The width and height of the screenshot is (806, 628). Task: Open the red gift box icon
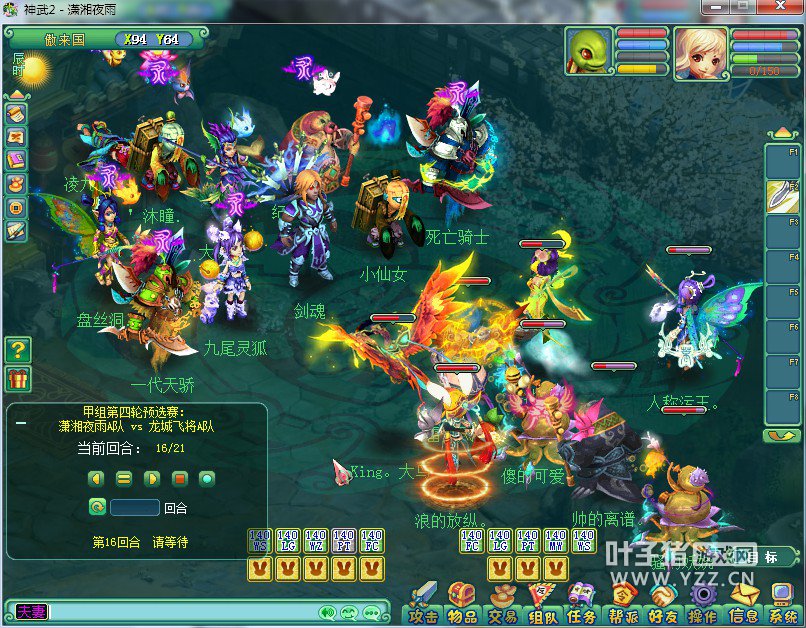coord(18,379)
